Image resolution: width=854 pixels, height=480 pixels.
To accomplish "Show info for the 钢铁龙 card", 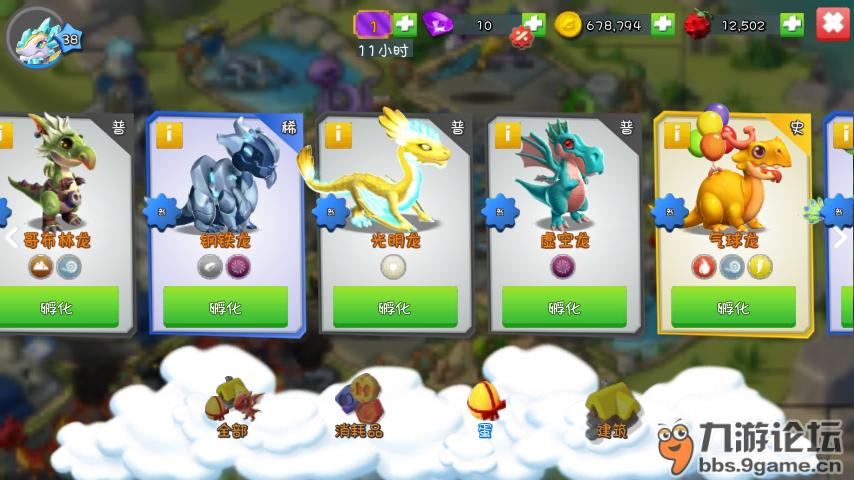I will tap(166, 134).
